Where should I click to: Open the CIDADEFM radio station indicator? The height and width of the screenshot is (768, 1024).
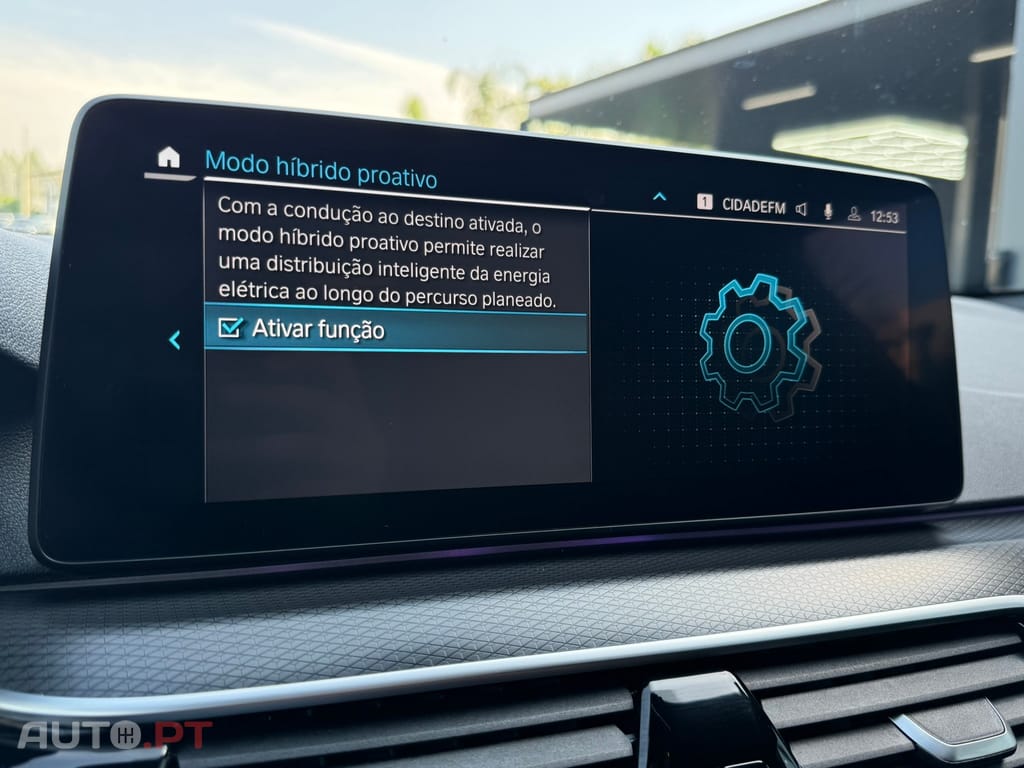753,205
